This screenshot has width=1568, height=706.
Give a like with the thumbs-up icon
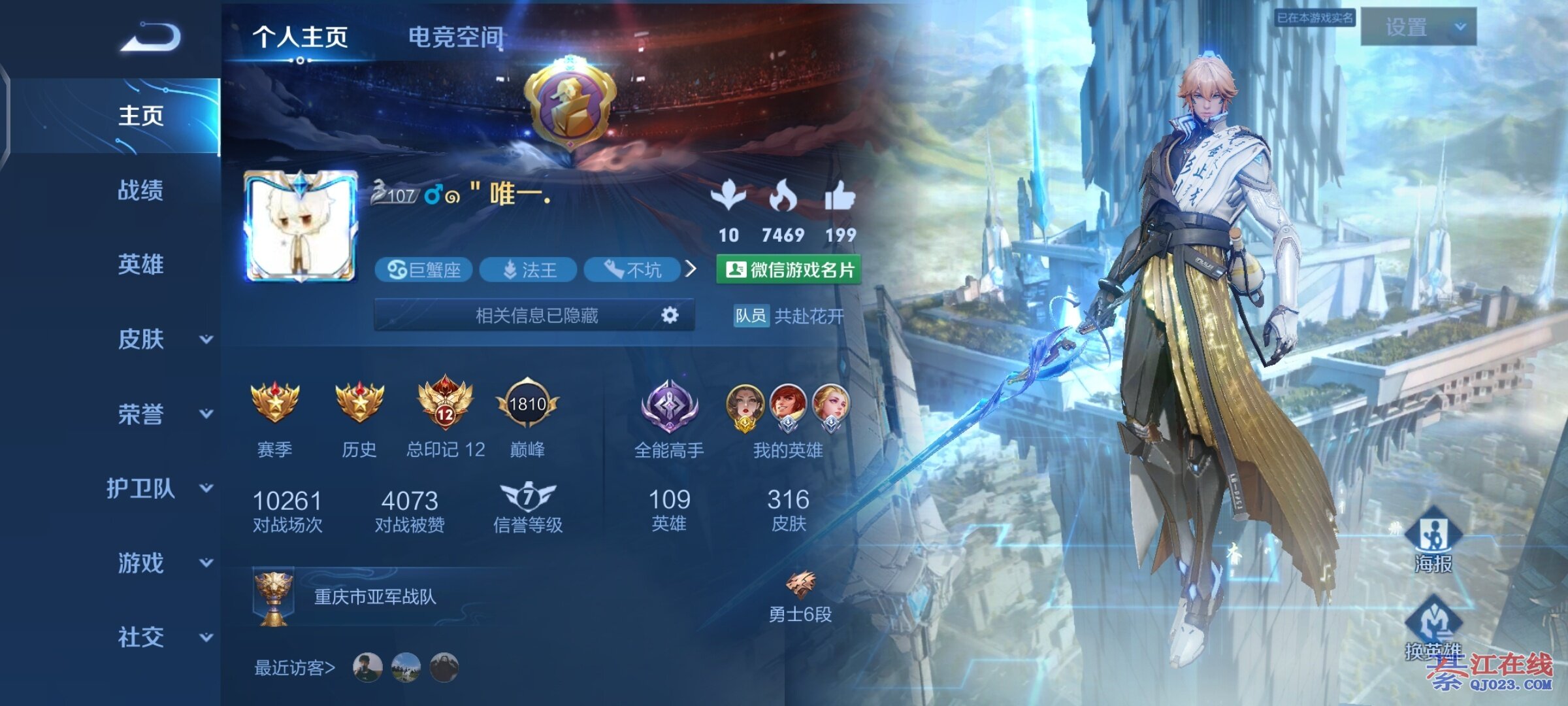click(840, 196)
